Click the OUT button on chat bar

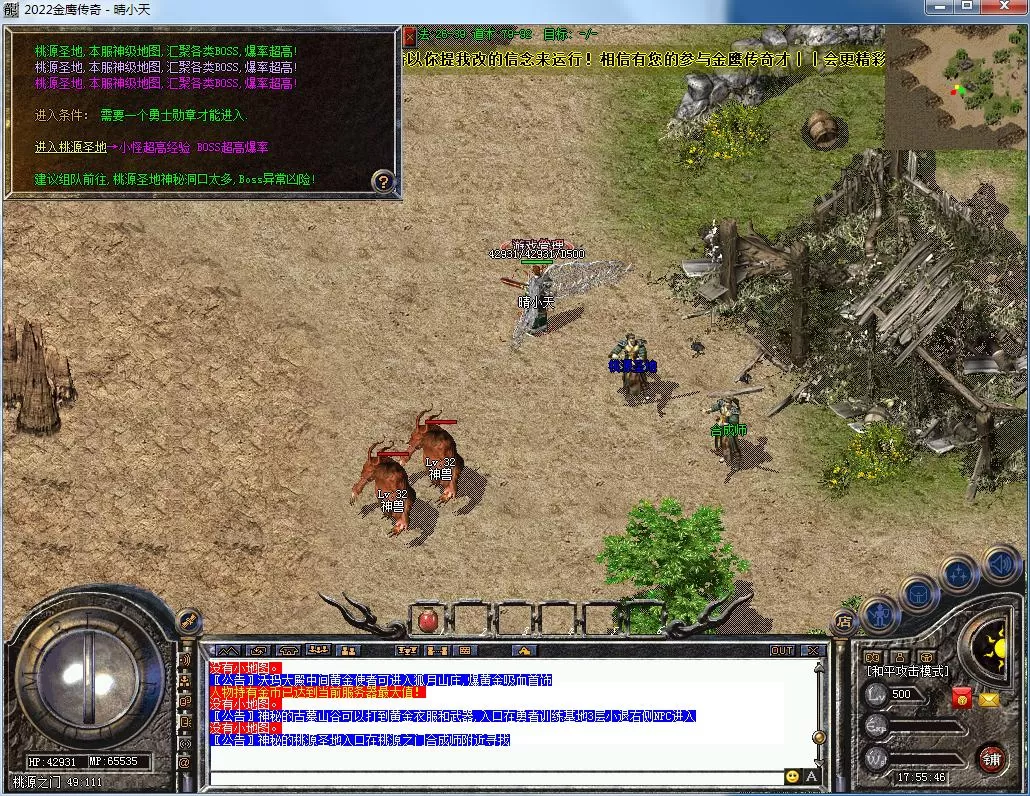point(781,650)
